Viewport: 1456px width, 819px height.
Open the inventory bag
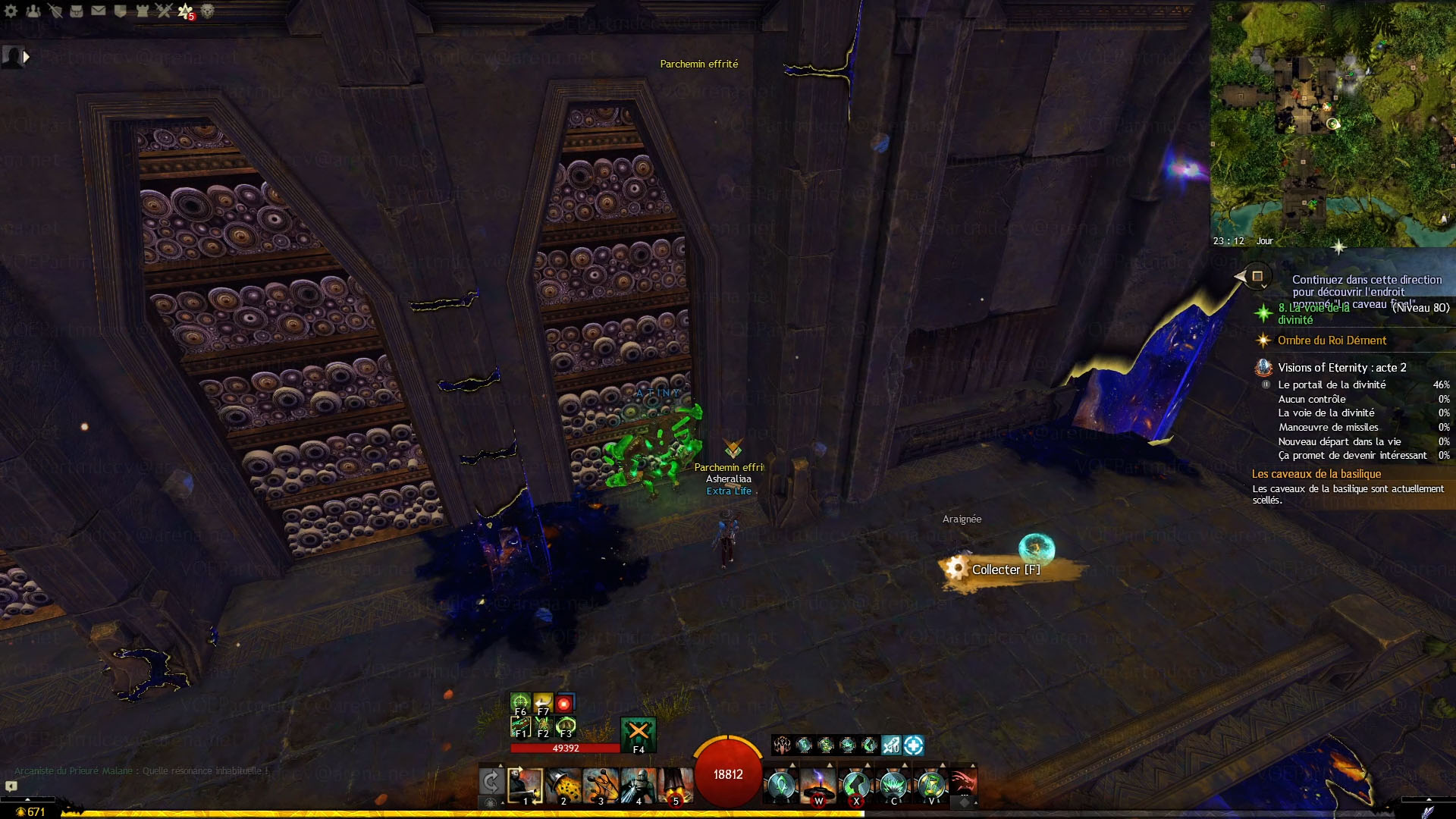coord(77,11)
